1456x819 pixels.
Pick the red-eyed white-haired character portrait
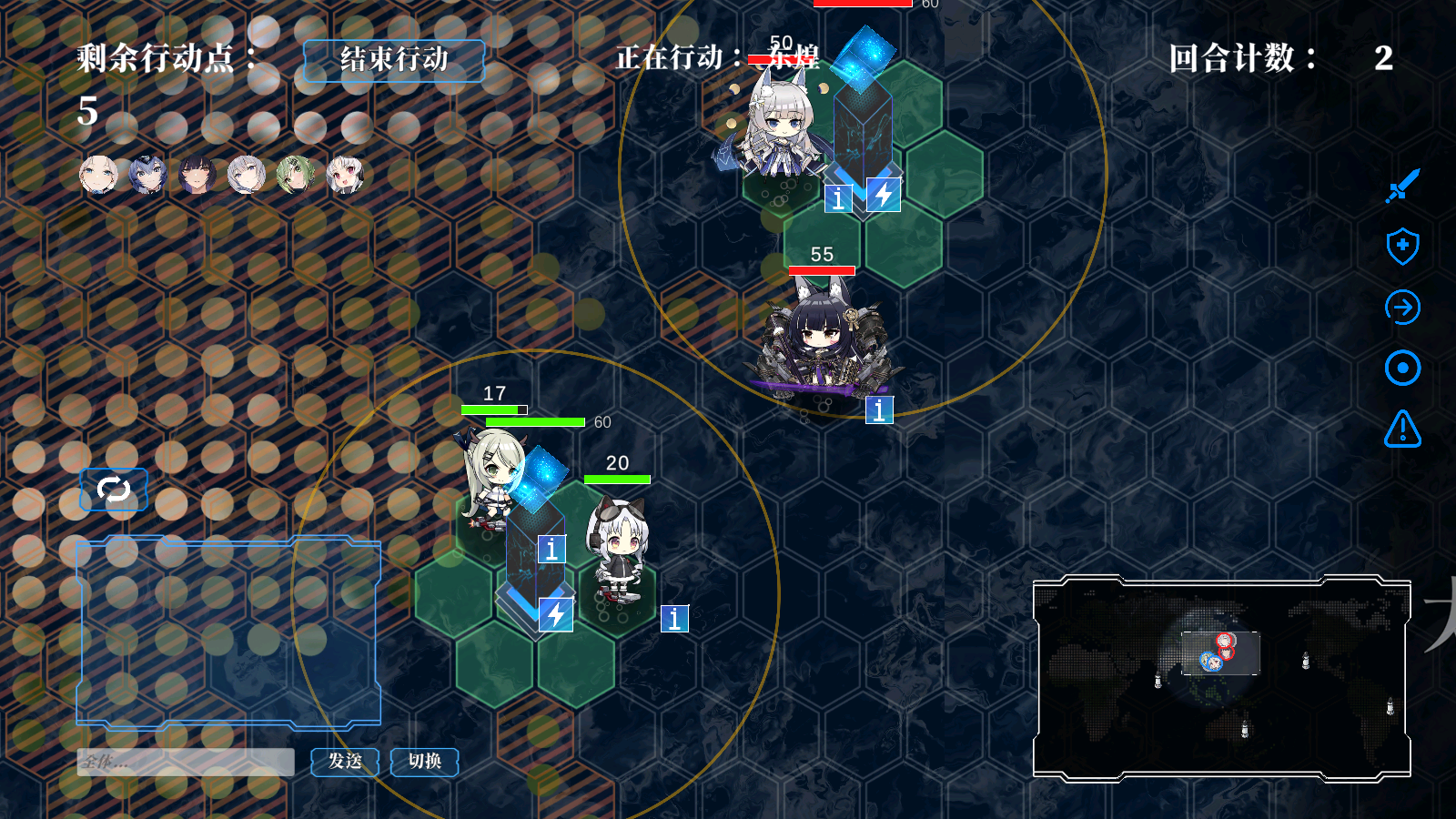point(345,175)
